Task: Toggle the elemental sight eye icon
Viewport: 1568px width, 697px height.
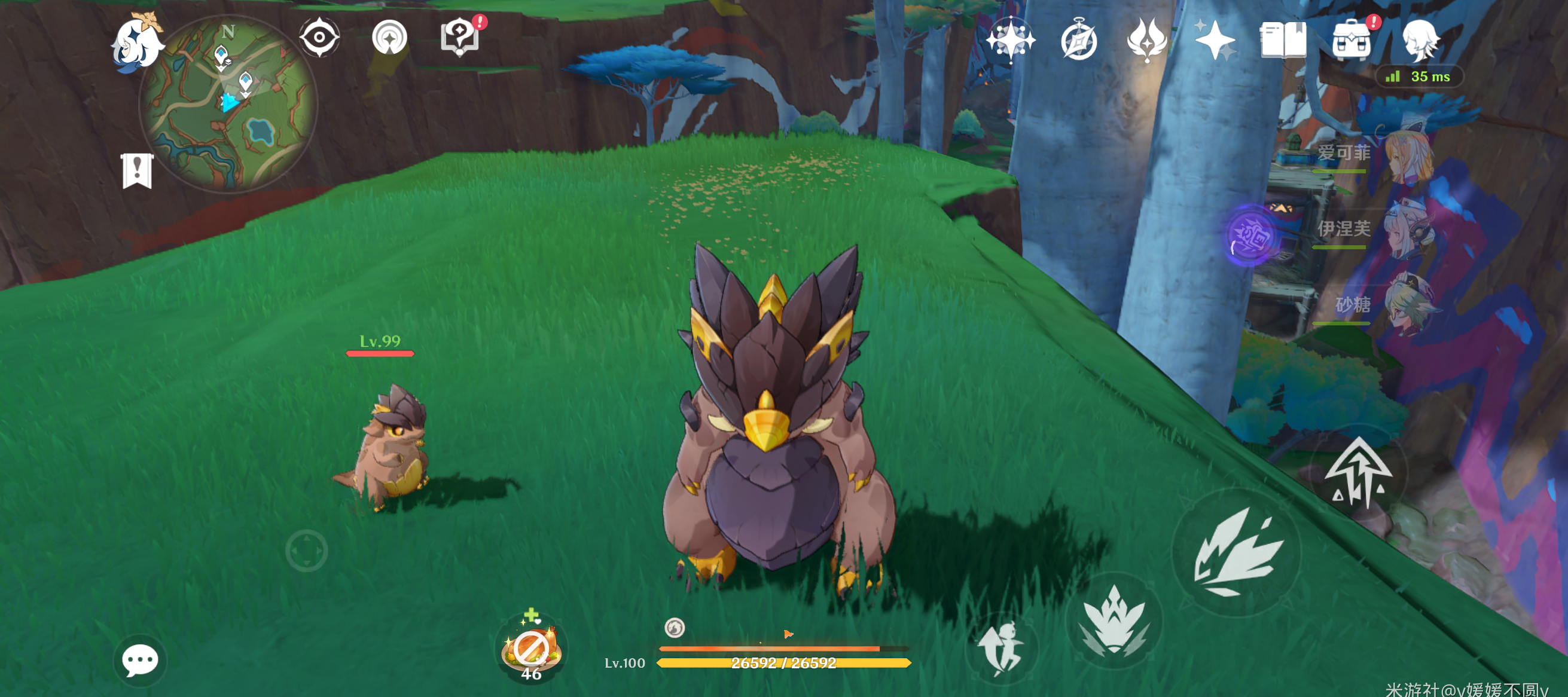Action: pos(319,38)
